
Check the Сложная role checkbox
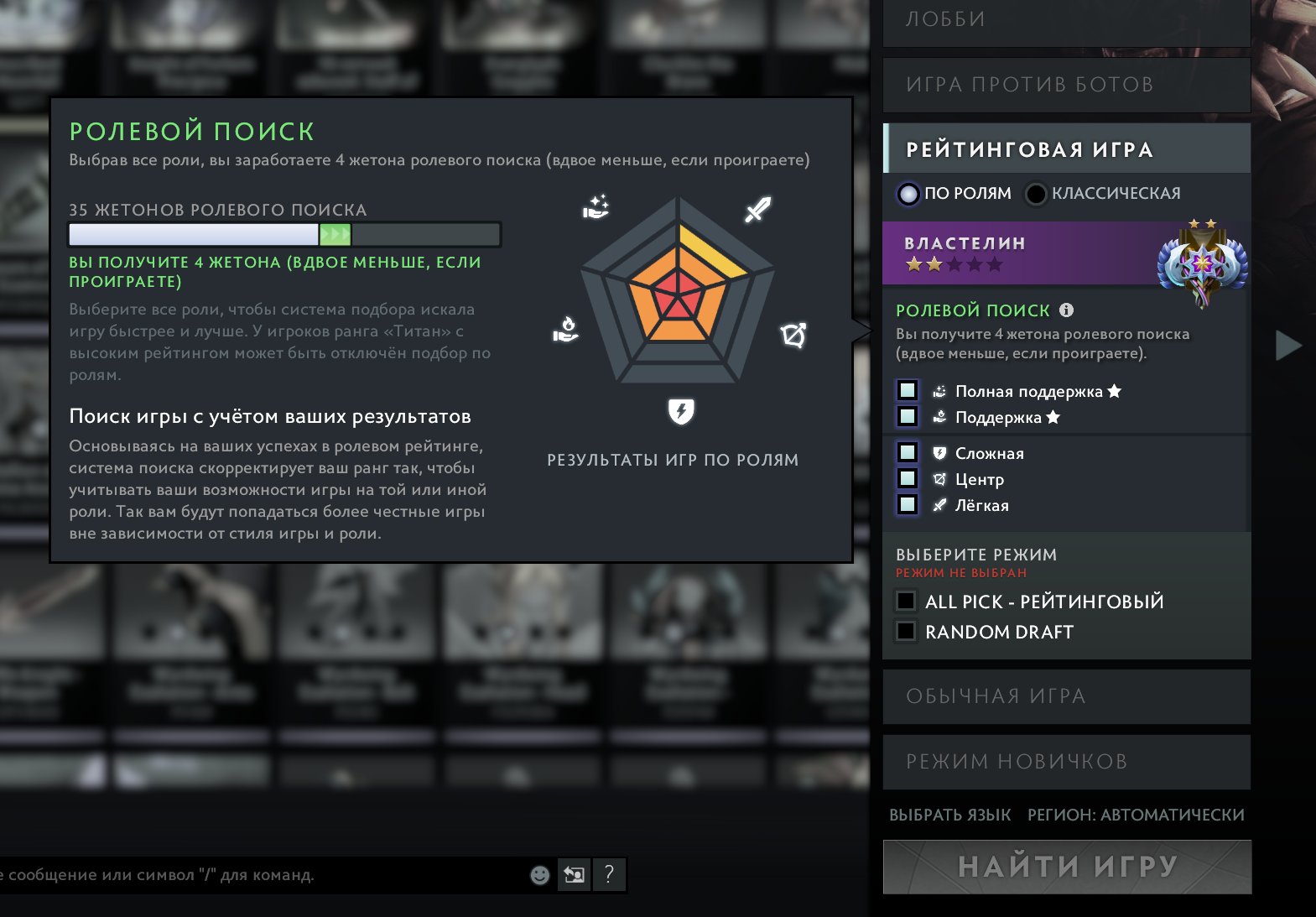[908, 453]
